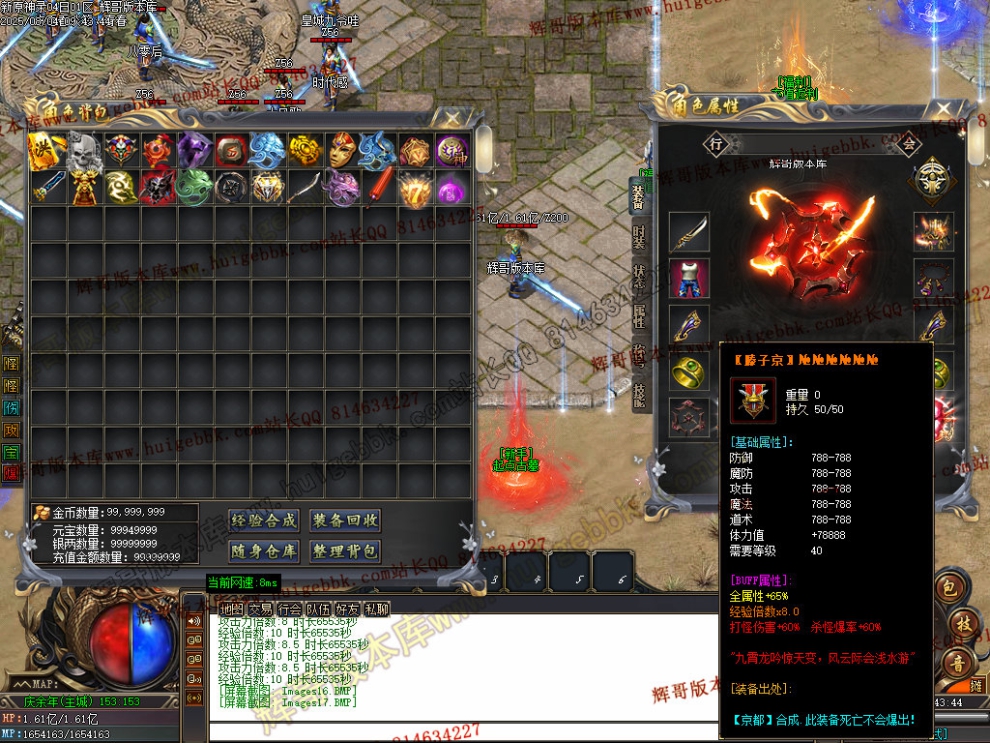Click the equipped green gem ring

click(689, 372)
